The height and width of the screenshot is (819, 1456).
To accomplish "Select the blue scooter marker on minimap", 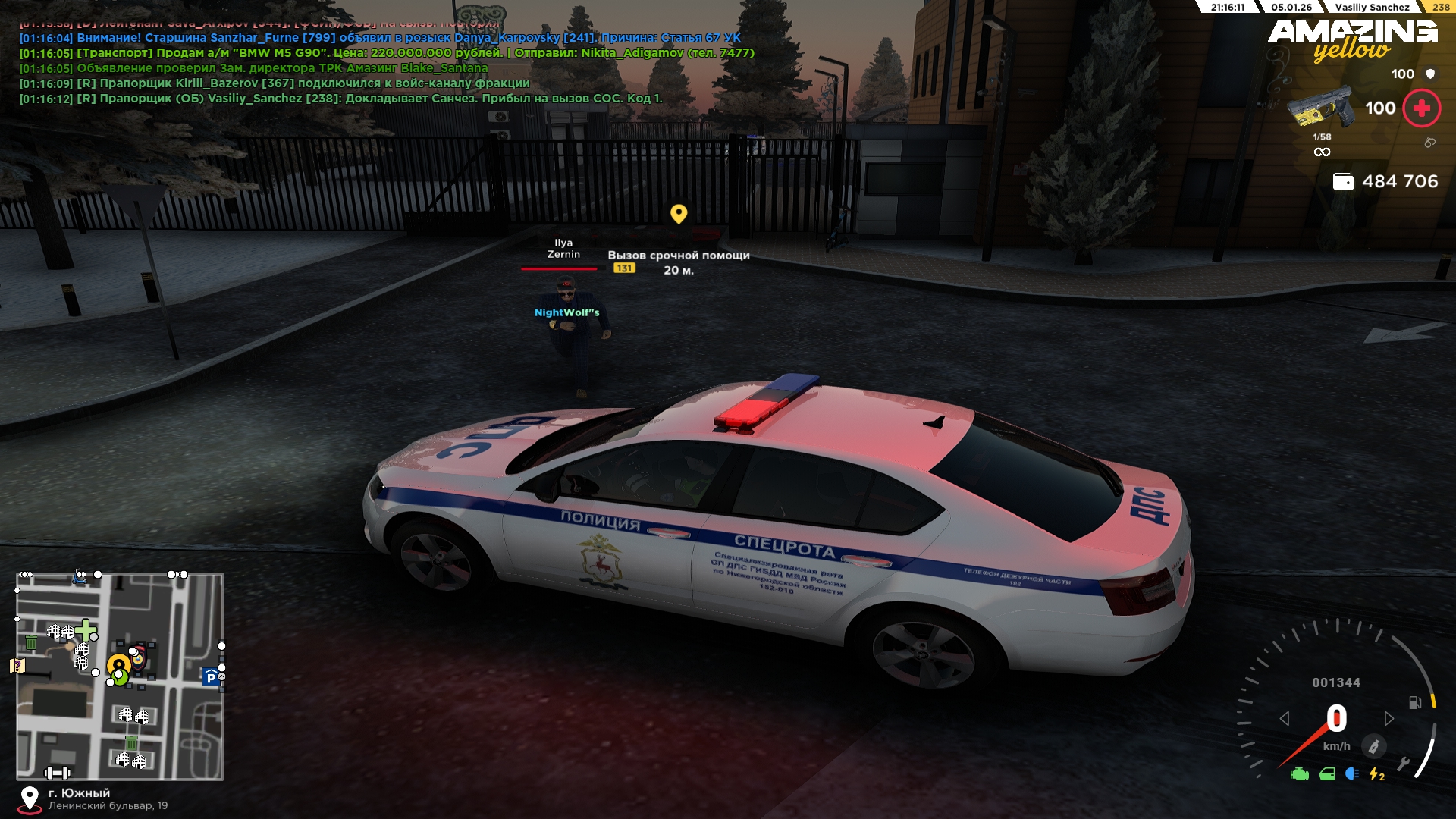I will (79, 578).
